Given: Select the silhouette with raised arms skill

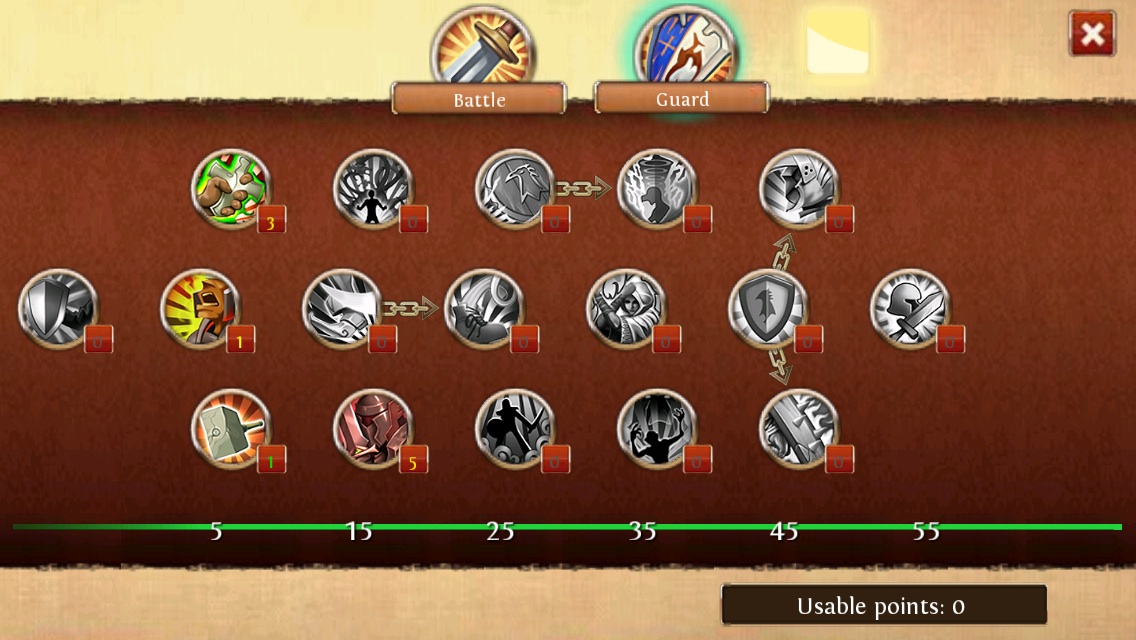Looking at the screenshot, I should pyautogui.click(x=657, y=429).
